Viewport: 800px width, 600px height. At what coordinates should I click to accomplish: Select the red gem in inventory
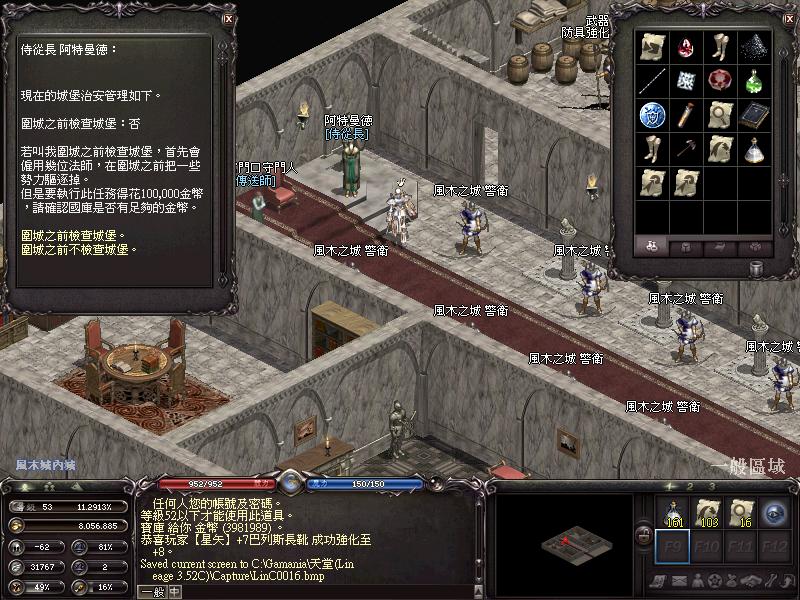(686, 47)
